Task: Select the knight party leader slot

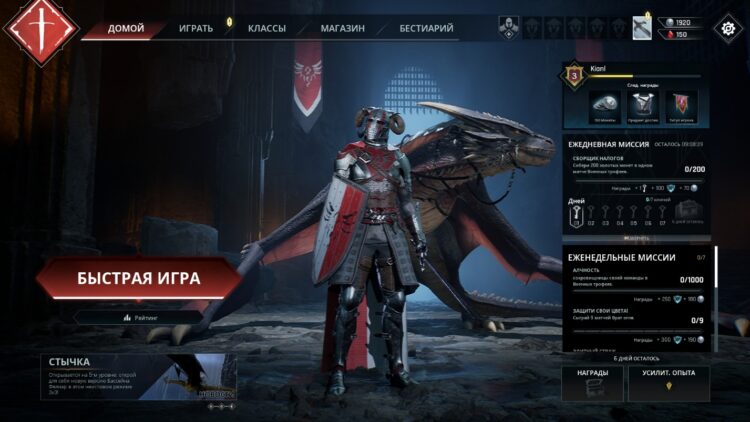Action: coord(508,28)
